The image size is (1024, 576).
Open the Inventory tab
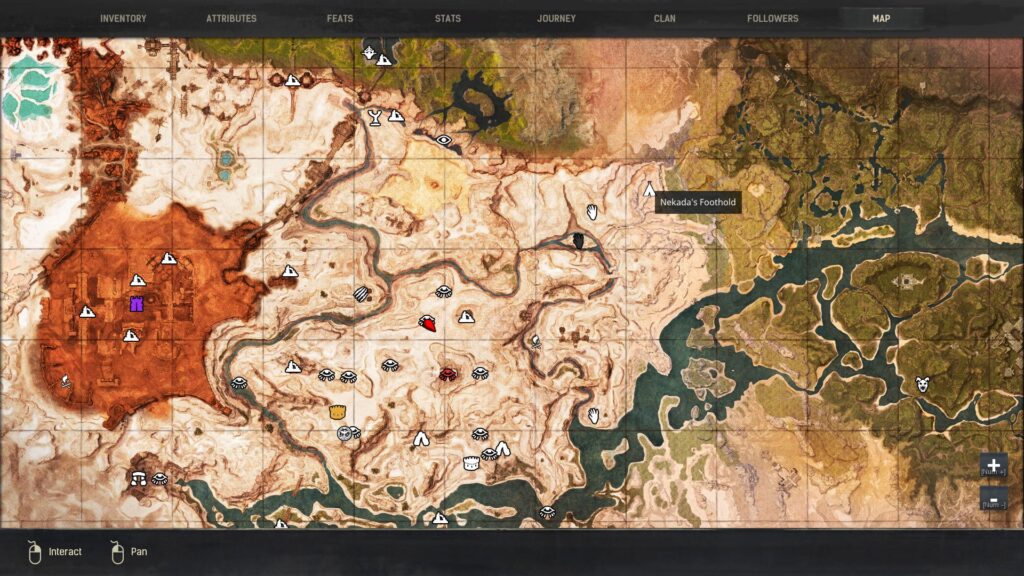tap(123, 18)
